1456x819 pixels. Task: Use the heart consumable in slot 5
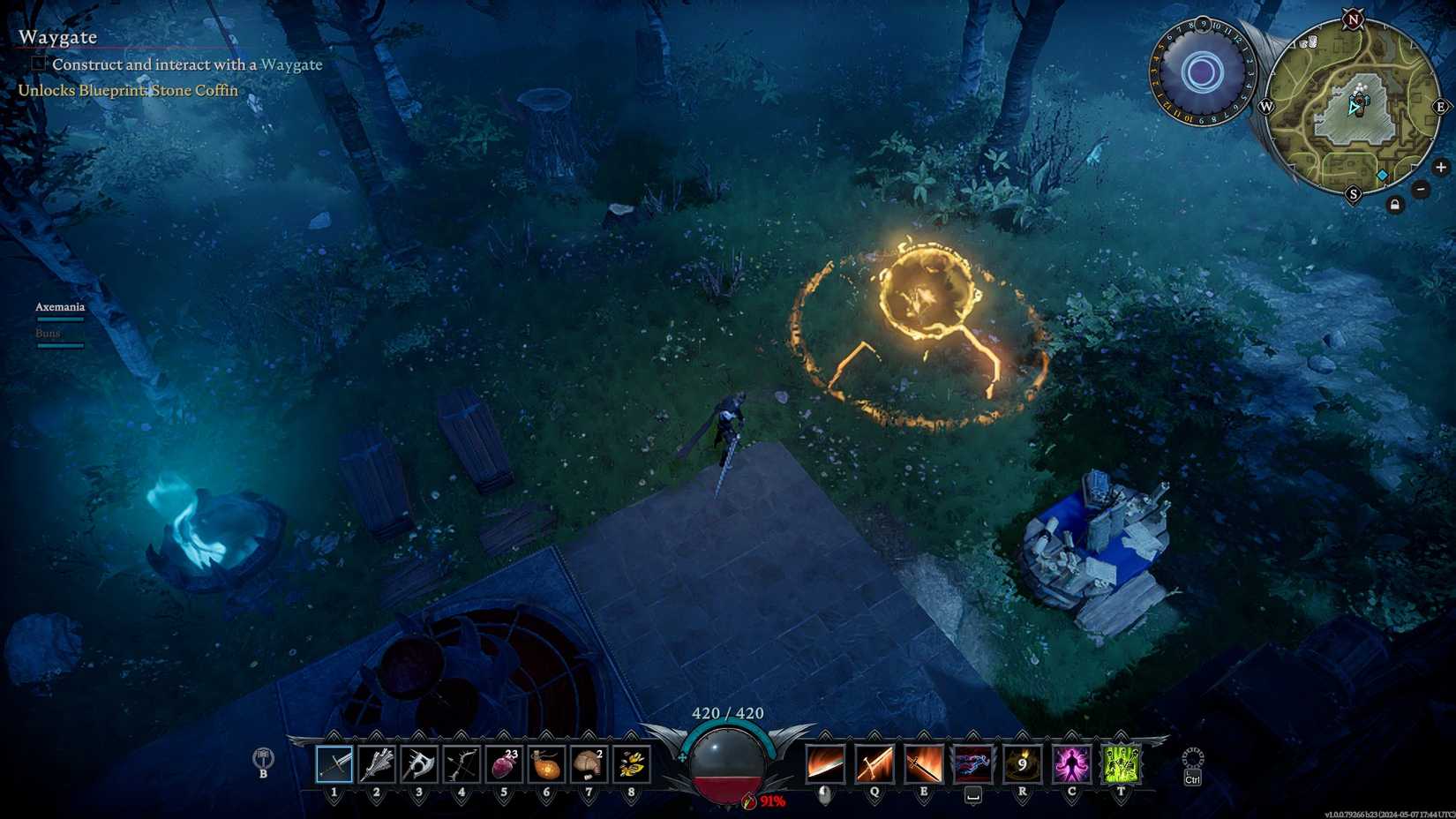pyautogui.click(x=503, y=763)
